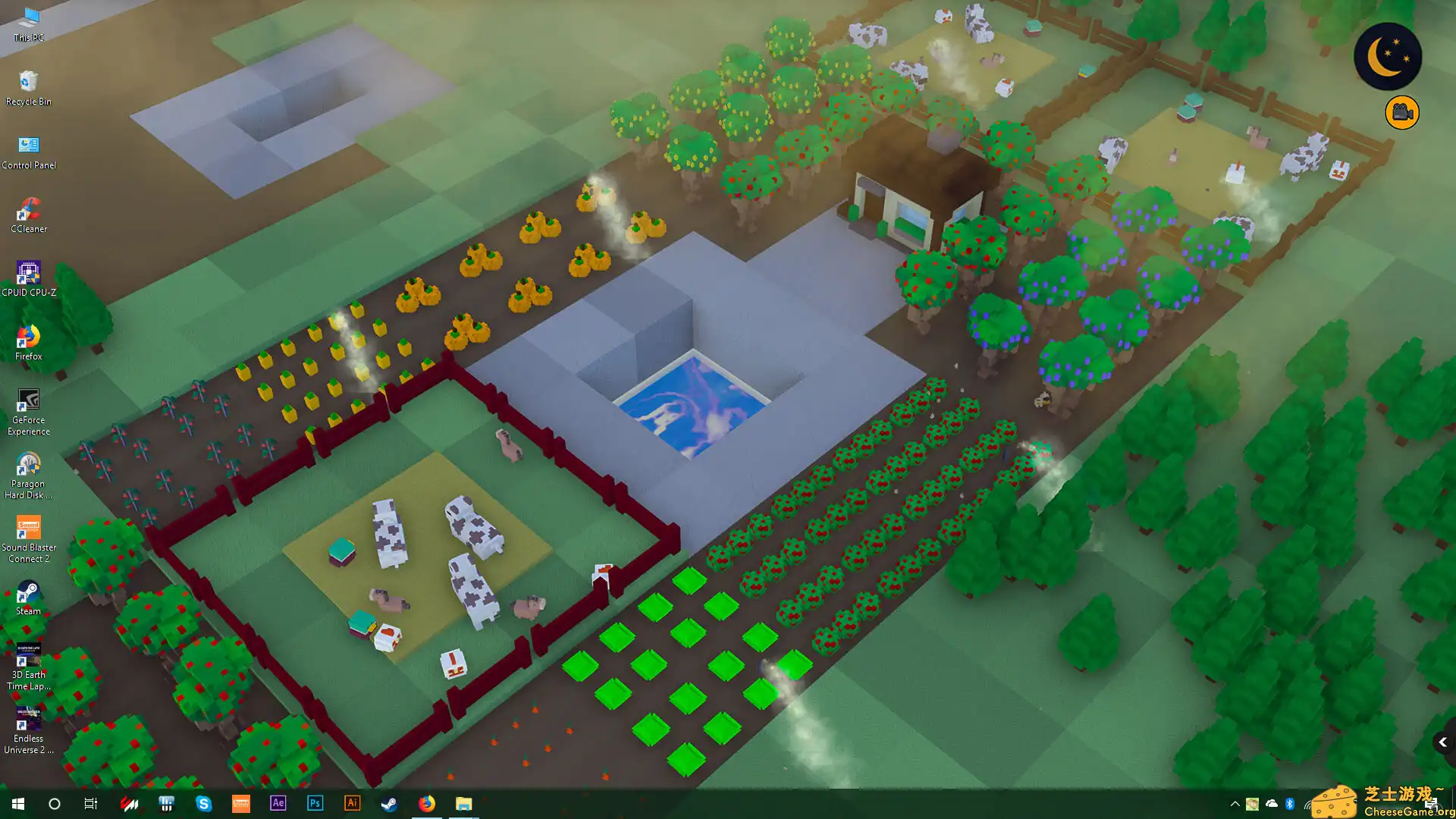The height and width of the screenshot is (819, 1456).
Task: Open the Start menu
Action: coord(17,803)
